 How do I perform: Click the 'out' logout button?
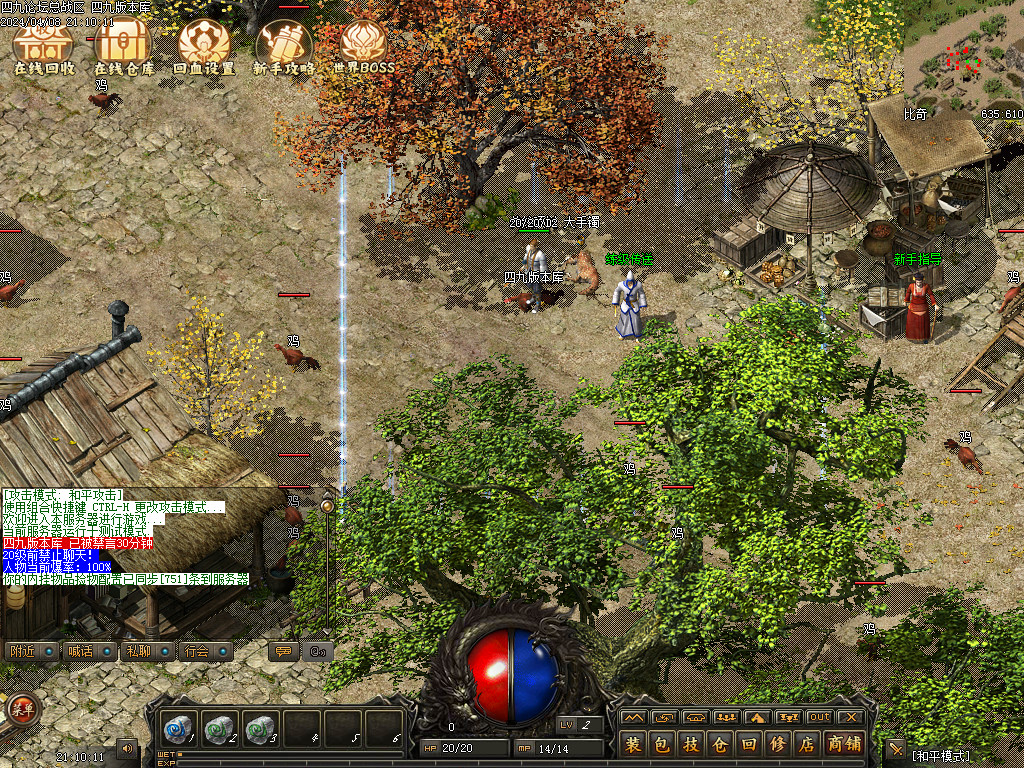(819, 717)
